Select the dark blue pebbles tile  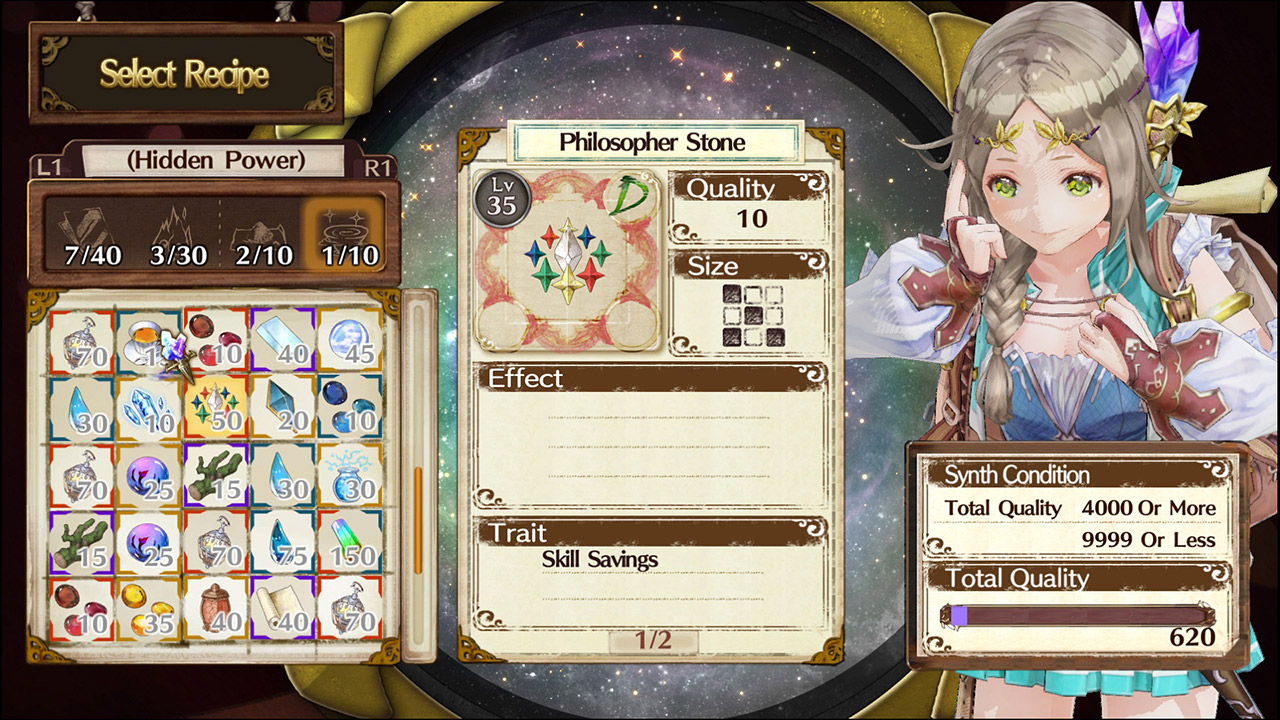click(350, 408)
